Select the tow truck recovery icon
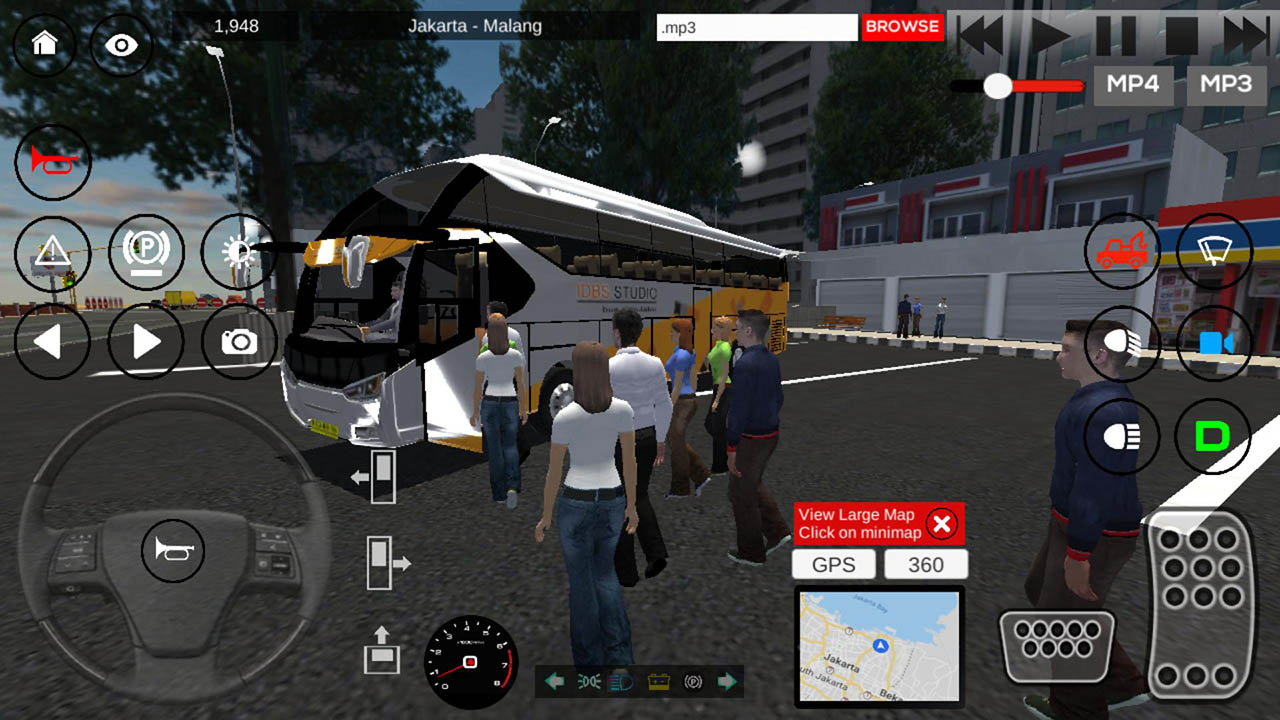This screenshot has width=1280, height=720. pyautogui.click(x=1122, y=252)
